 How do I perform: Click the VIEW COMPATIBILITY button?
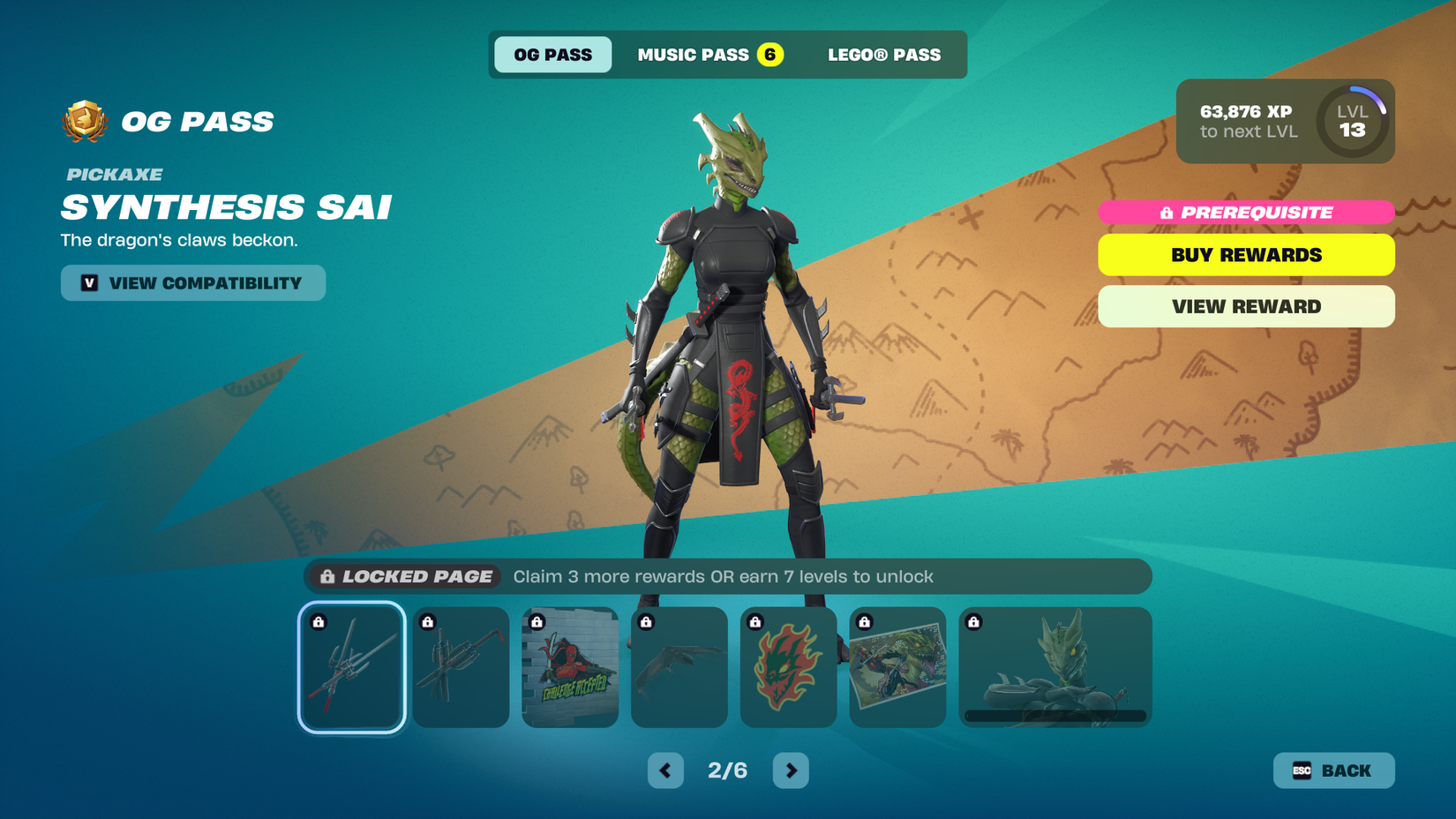coord(192,283)
